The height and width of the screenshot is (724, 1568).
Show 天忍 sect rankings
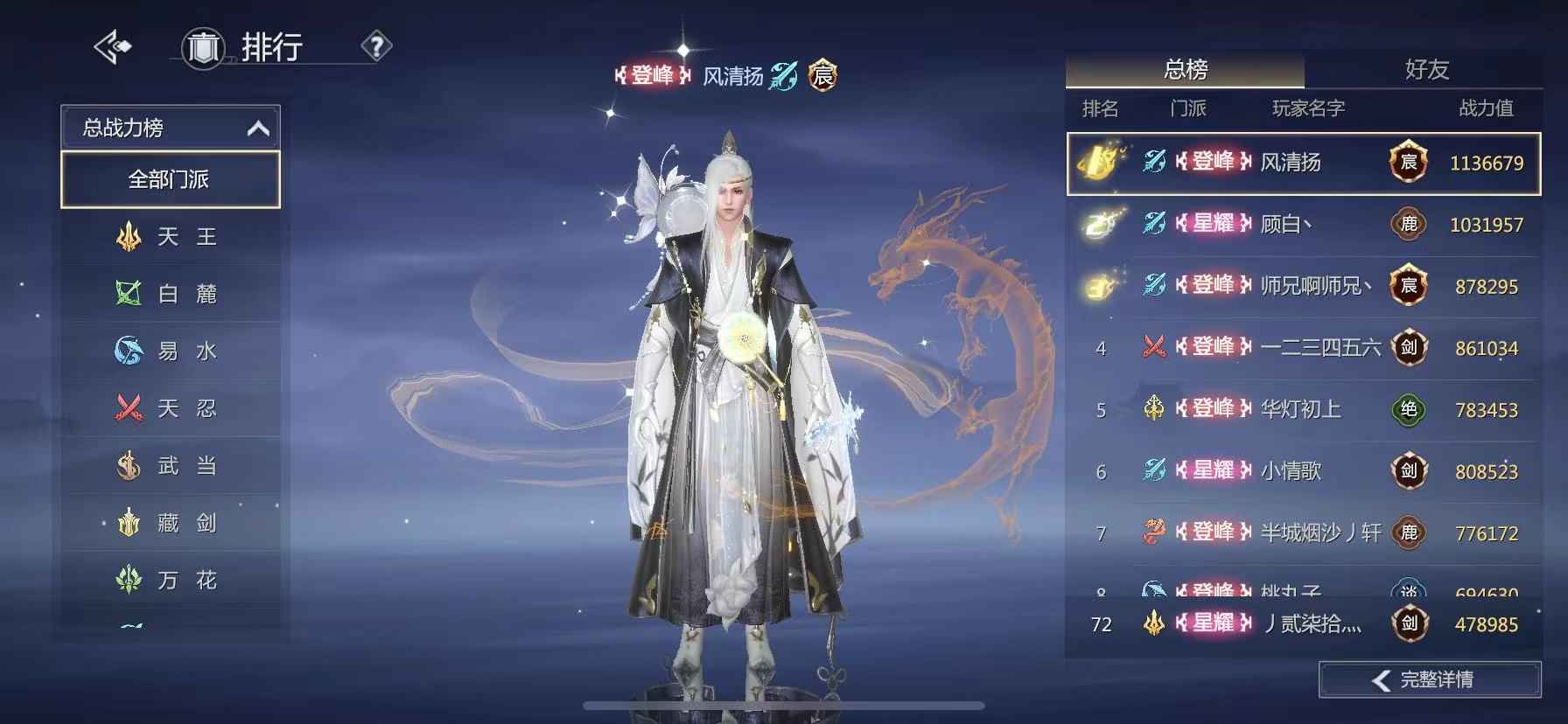click(170, 408)
